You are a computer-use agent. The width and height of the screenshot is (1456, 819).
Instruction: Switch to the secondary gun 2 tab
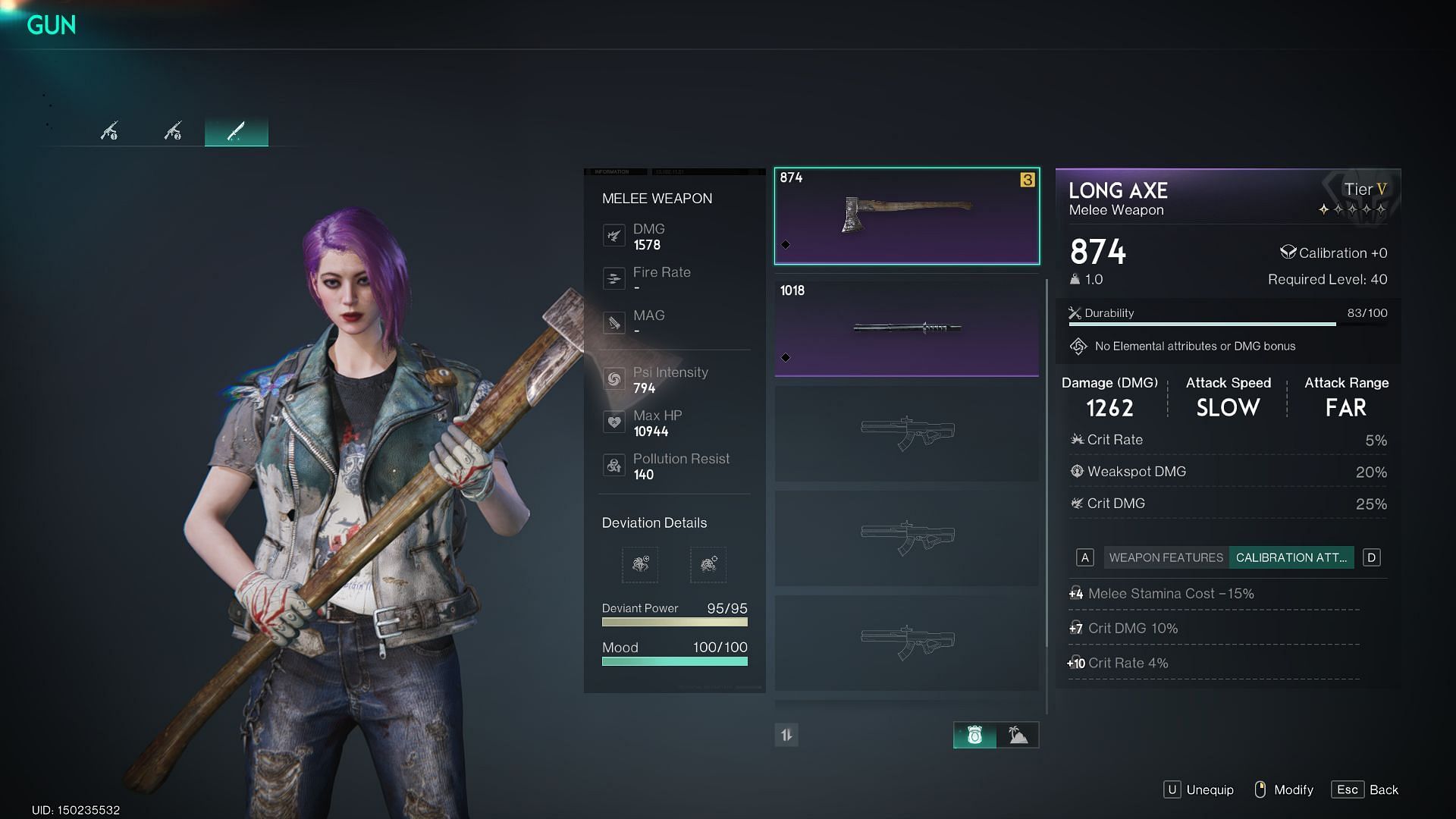[x=173, y=132]
